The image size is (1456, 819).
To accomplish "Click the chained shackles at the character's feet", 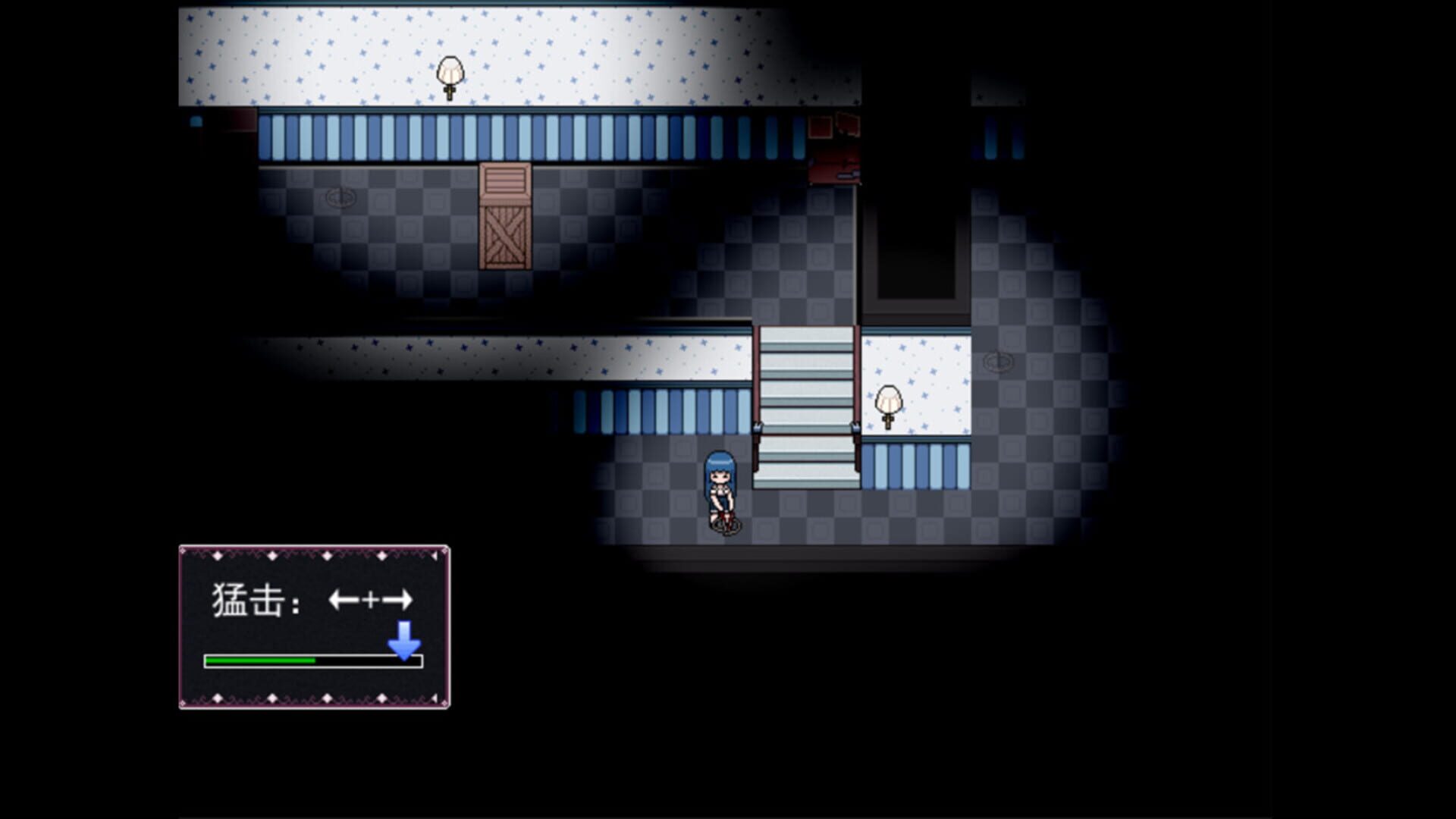I will (726, 526).
